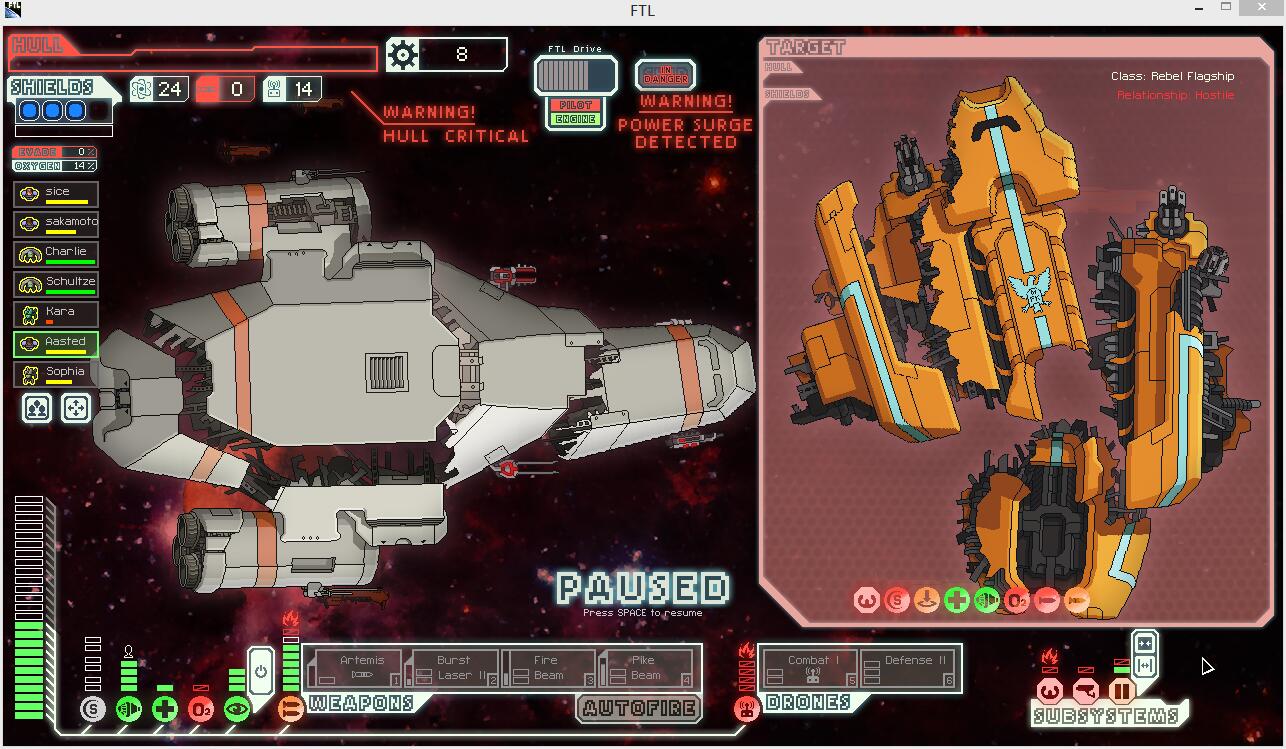The height and width of the screenshot is (749, 1286).
Task: Click the open-all-doors control
Action: [x=1145, y=665]
